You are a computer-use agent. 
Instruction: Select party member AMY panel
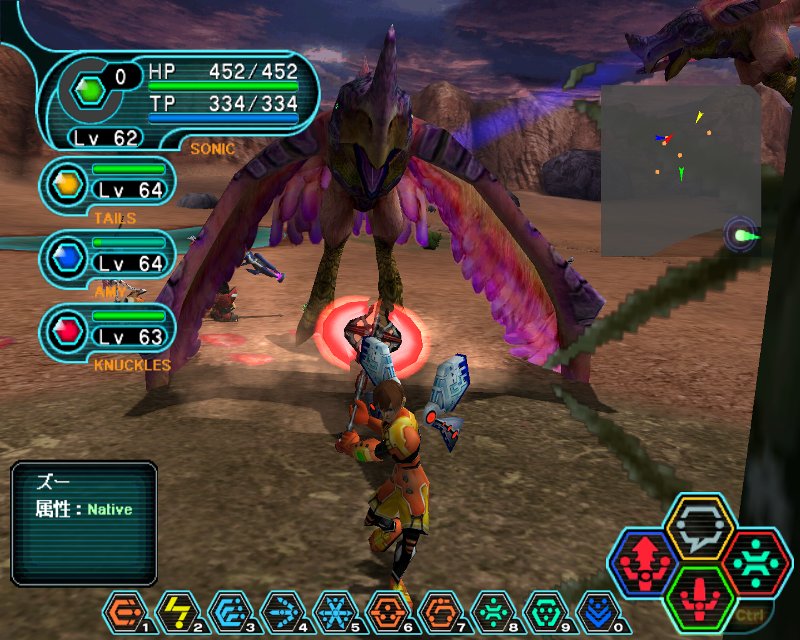click(110, 257)
